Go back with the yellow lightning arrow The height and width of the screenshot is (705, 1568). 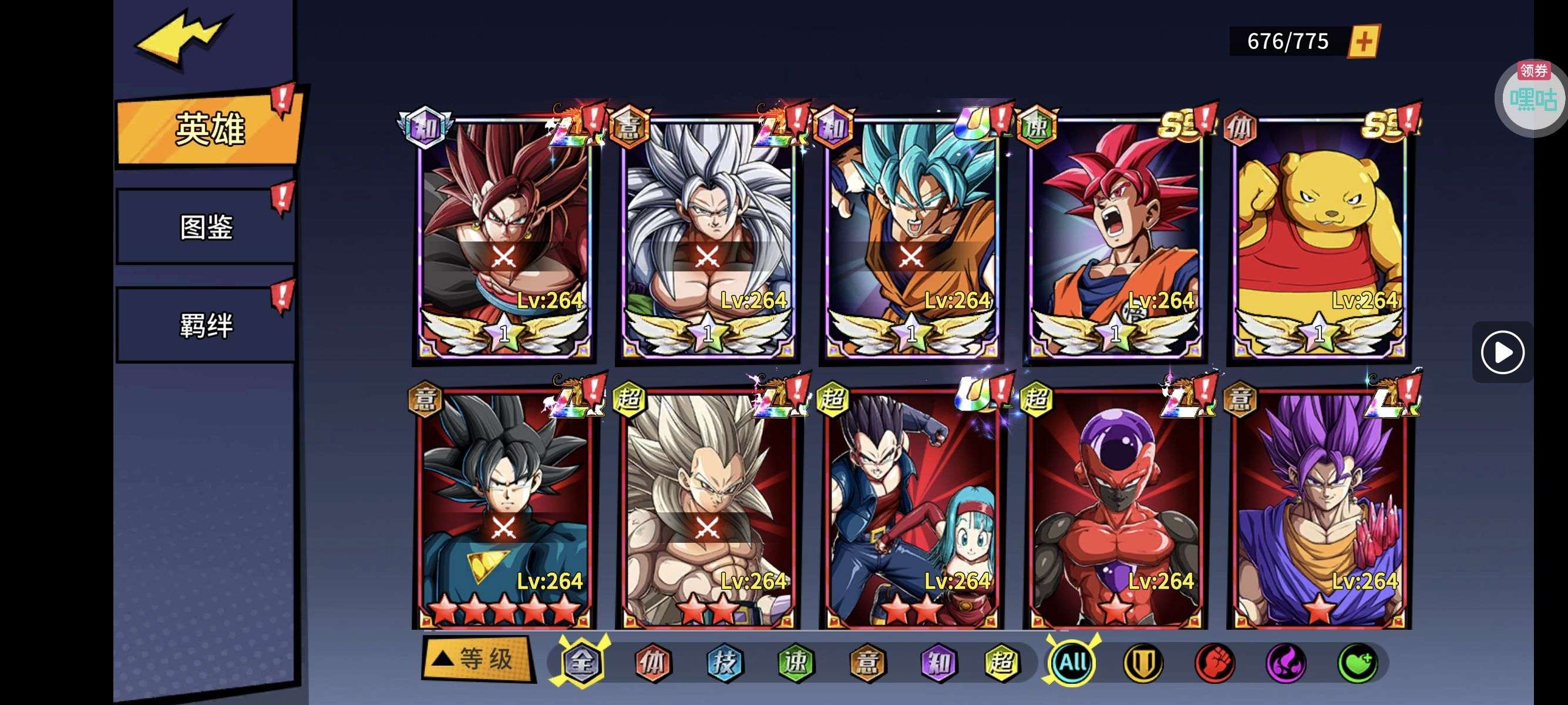(181, 38)
